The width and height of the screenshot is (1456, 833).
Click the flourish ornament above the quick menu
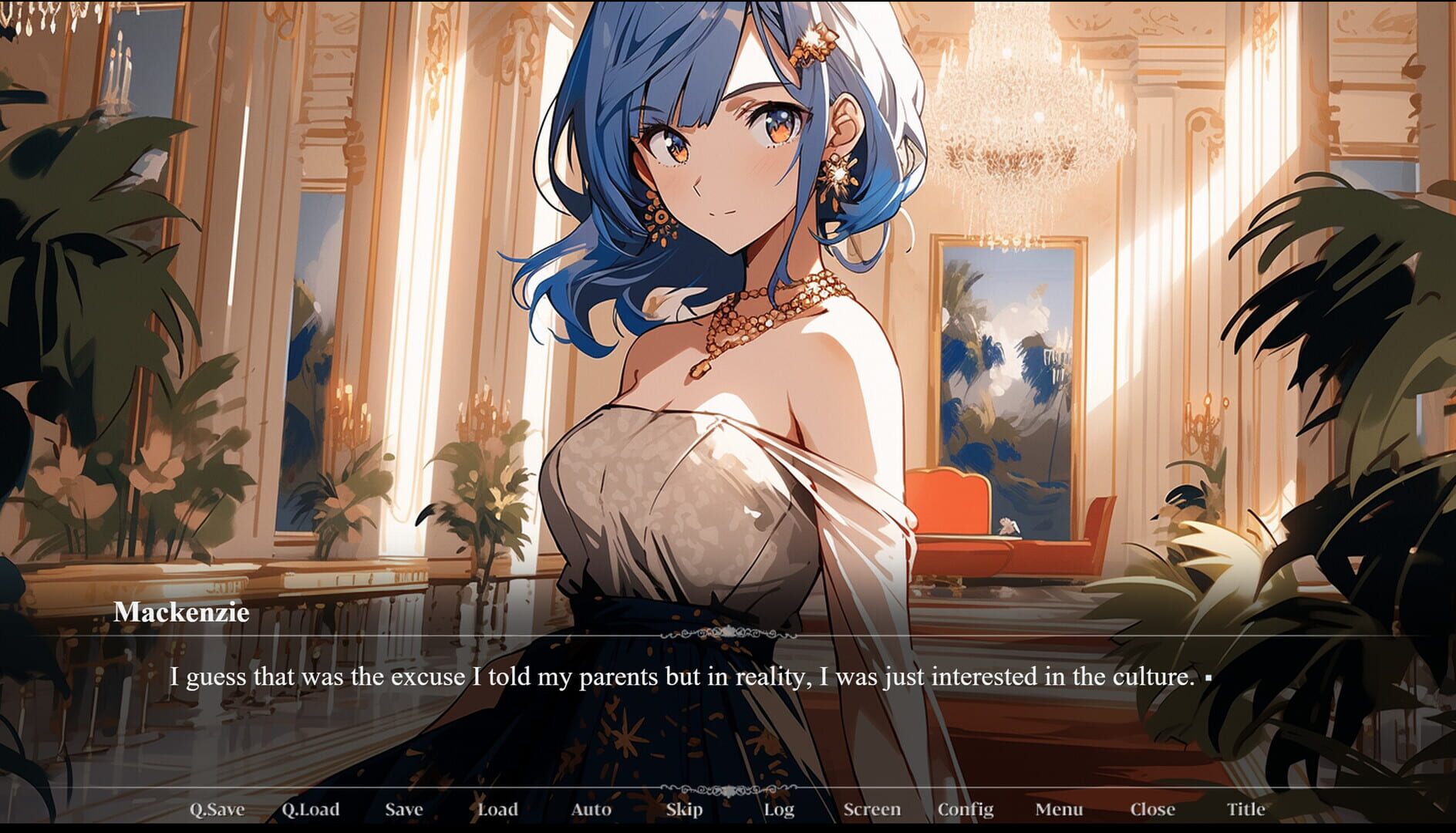pos(728,788)
